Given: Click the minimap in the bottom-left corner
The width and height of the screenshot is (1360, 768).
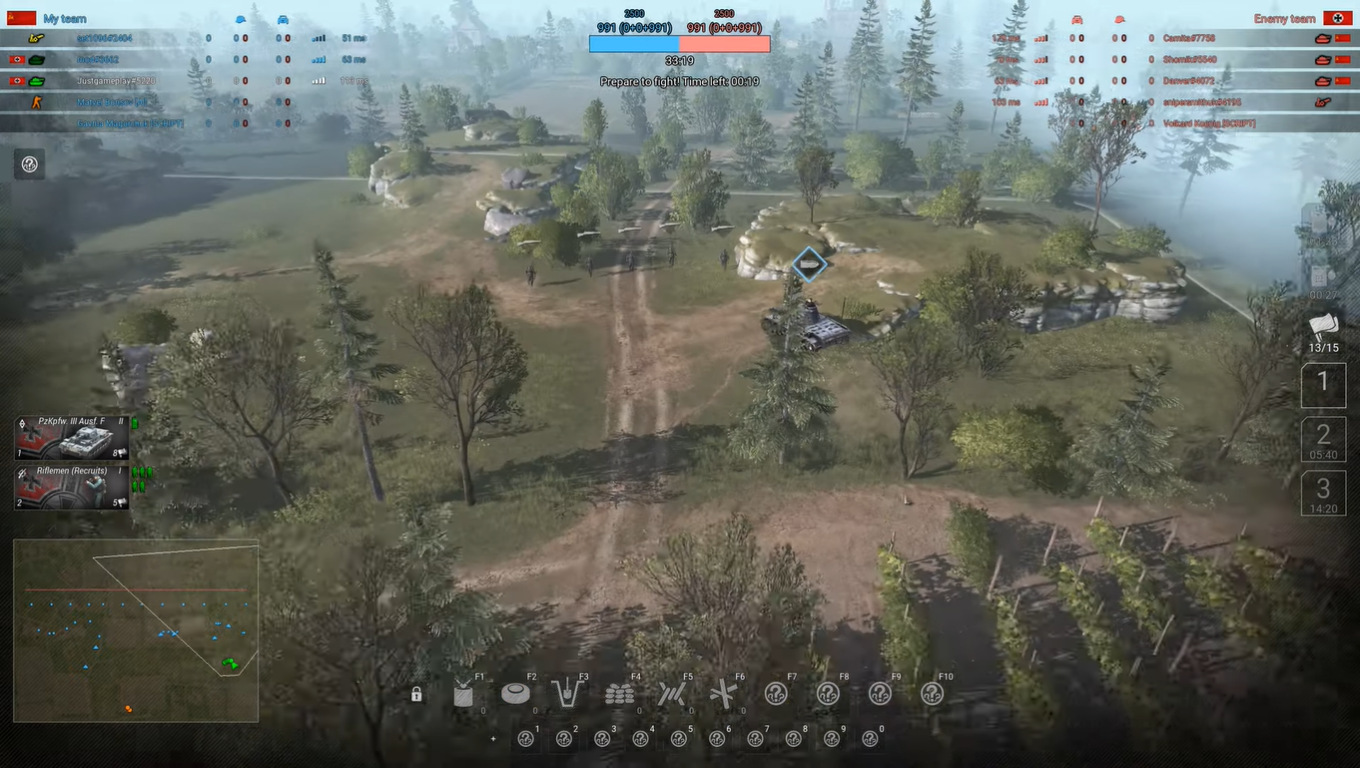Looking at the screenshot, I should click(x=135, y=630).
